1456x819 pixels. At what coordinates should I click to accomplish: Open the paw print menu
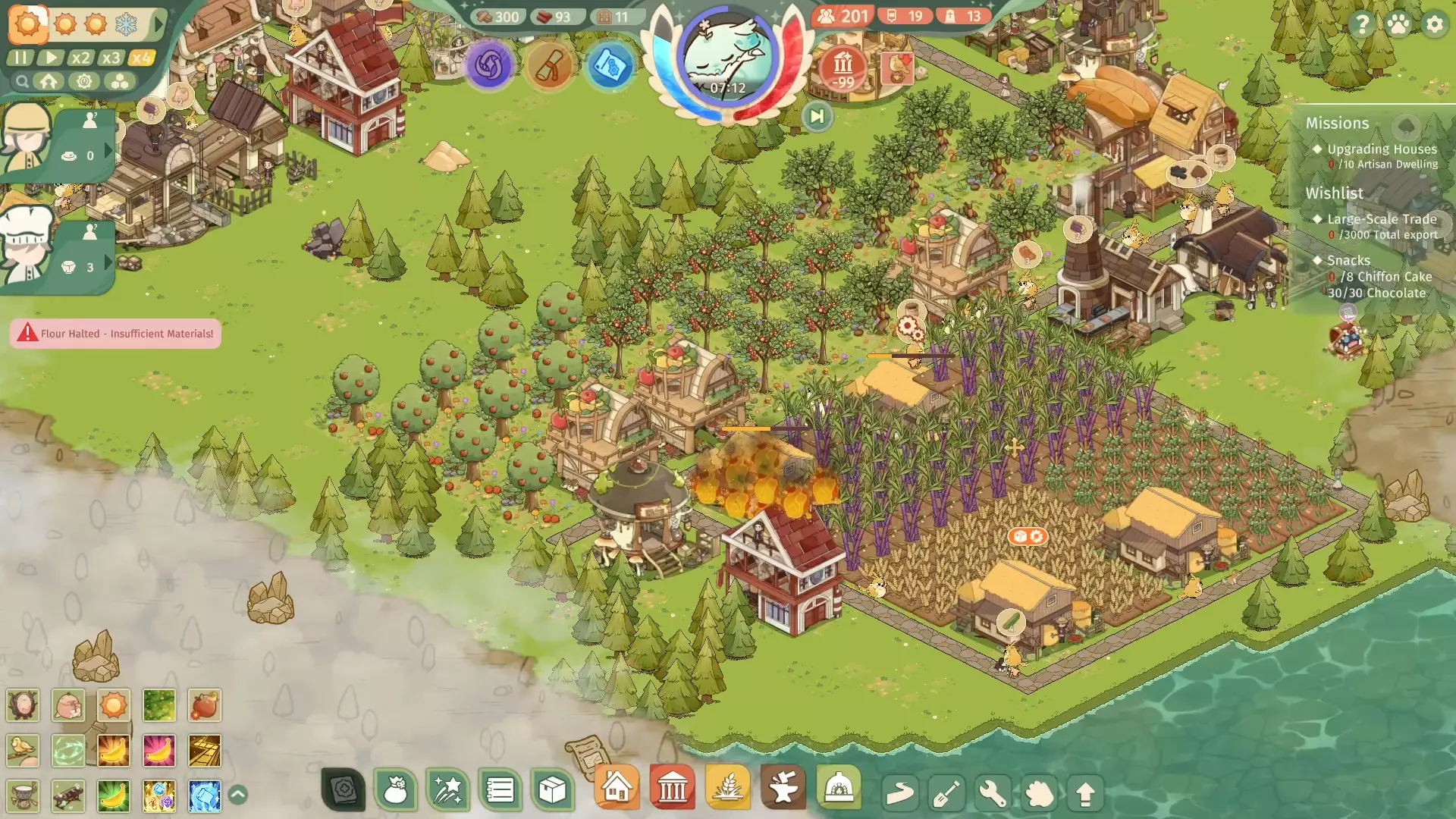(x=1398, y=24)
